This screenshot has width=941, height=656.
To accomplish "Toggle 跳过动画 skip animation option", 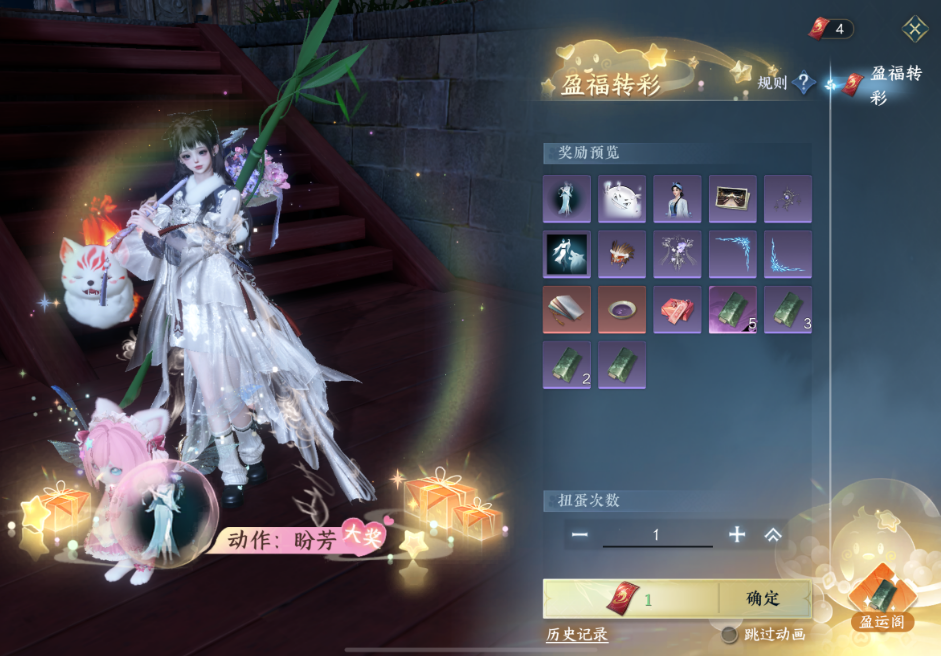I will coord(730,634).
